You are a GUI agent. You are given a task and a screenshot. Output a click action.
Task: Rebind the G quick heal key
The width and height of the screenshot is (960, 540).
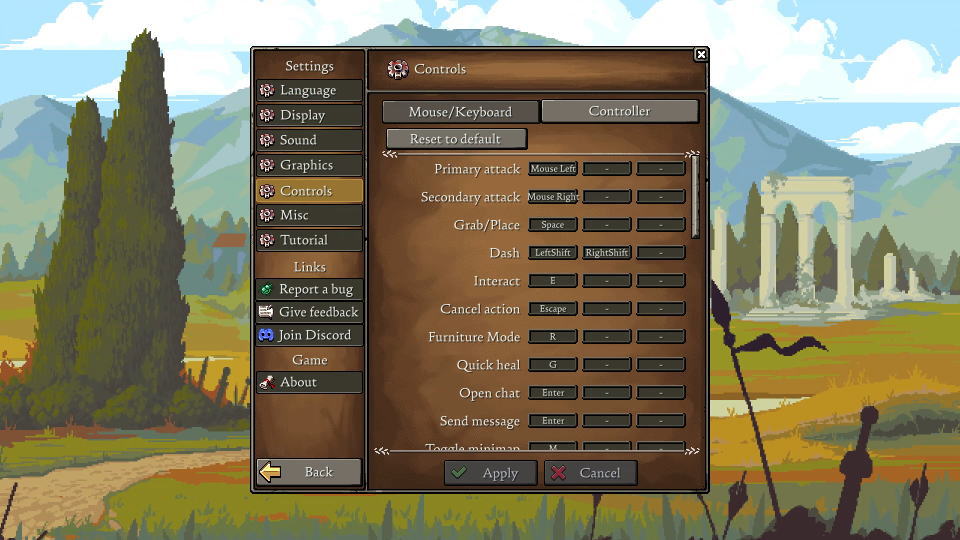click(553, 365)
